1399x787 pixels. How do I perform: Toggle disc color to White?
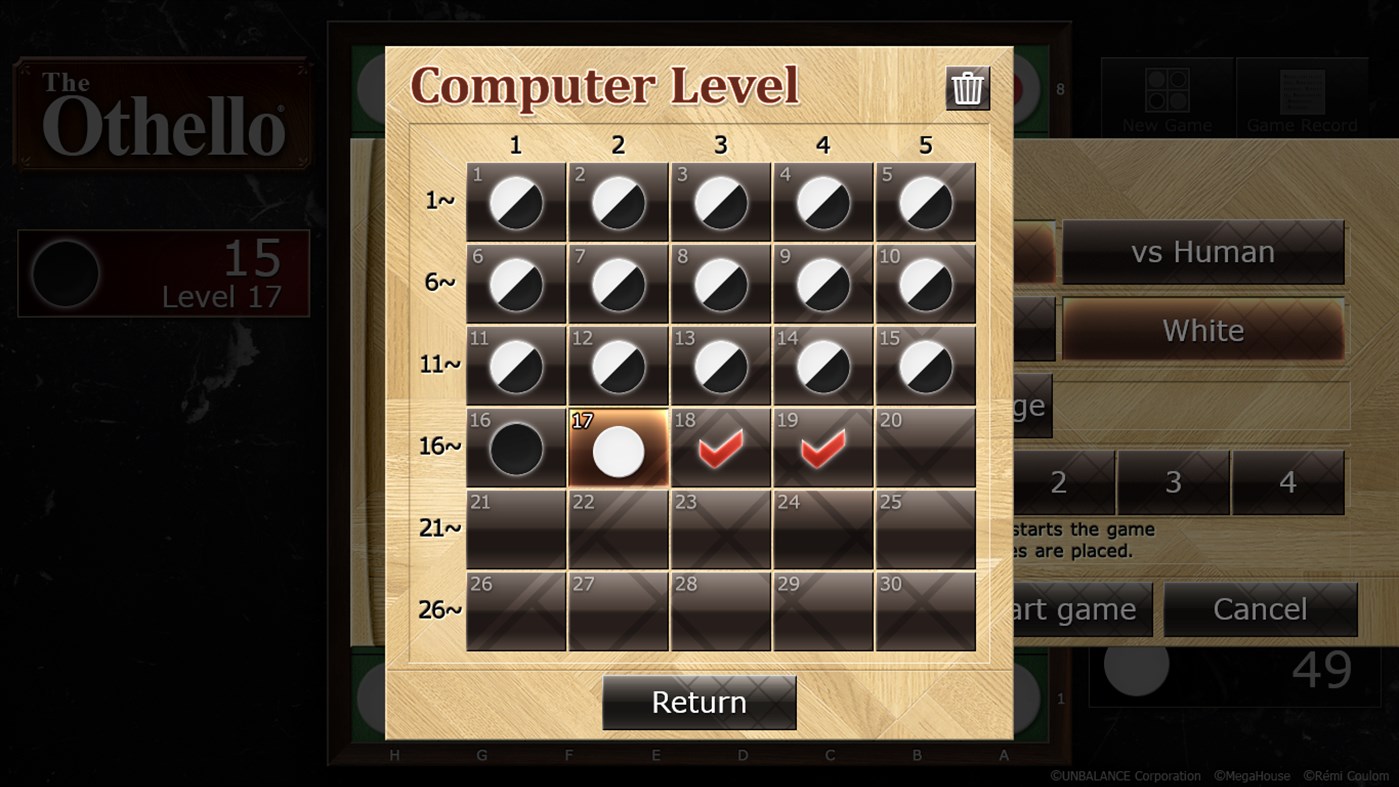click(x=1202, y=330)
